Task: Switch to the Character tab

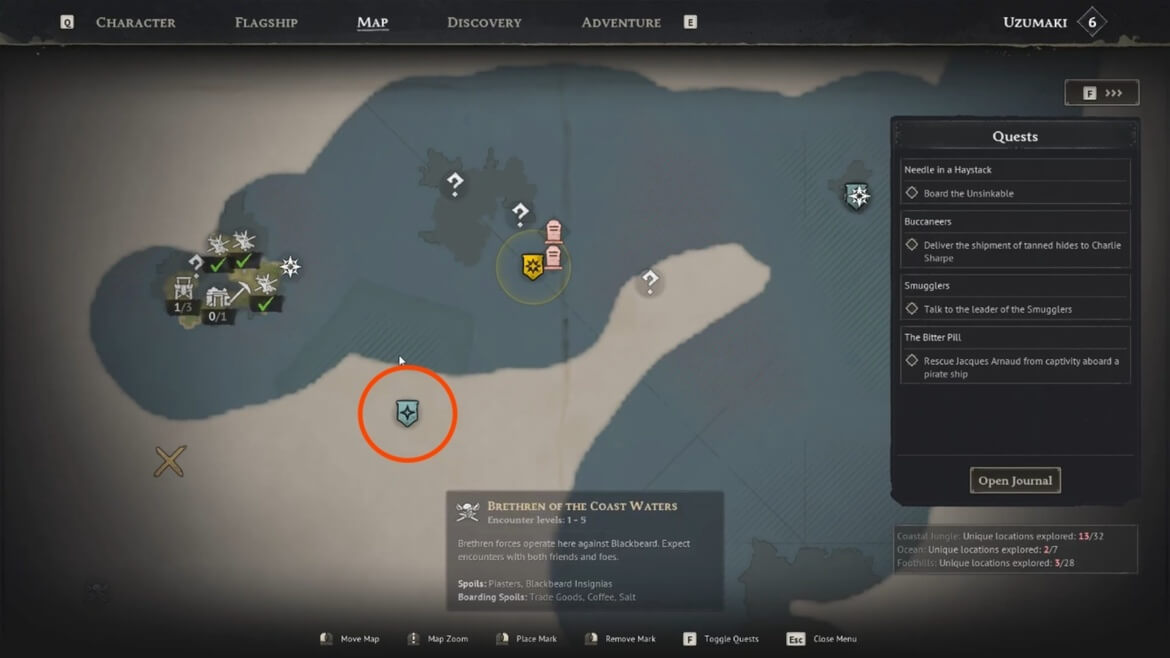Action: coord(135,22)
